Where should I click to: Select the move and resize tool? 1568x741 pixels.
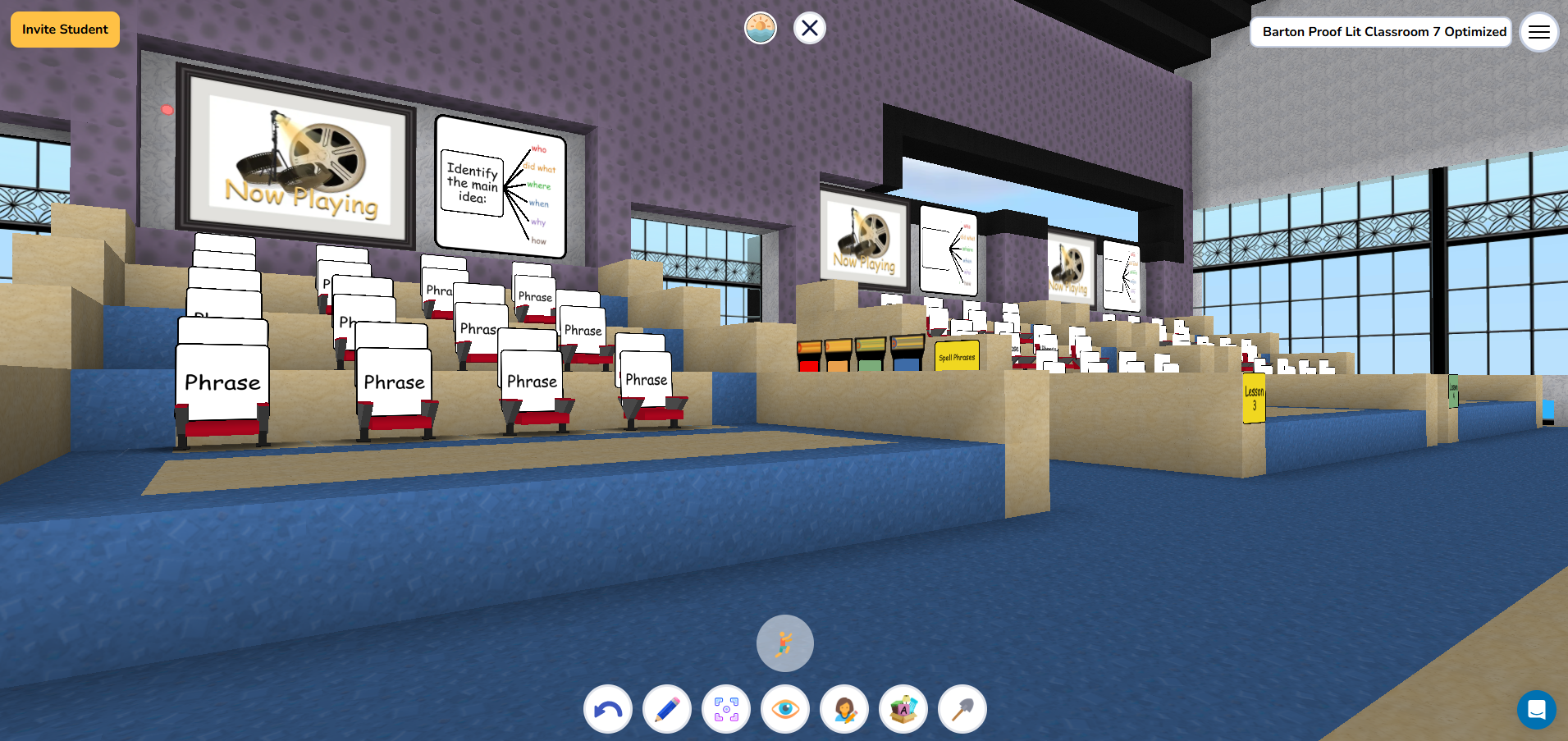[725, 709]
